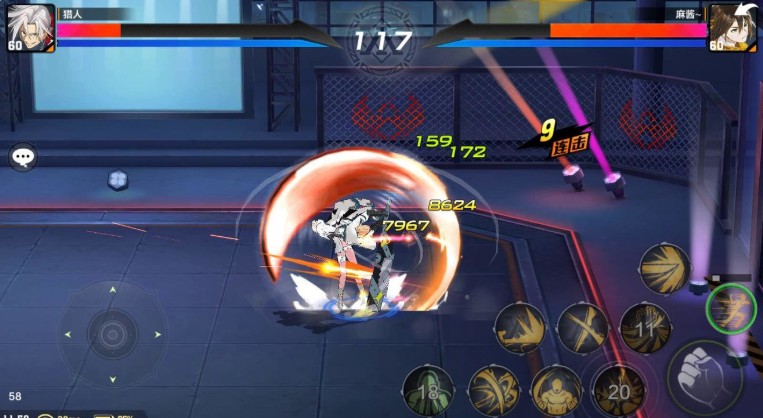Use the skill with cooldown 11
Image resolution: width=763 pixels, height=418 pixels.
pos(645,326)
